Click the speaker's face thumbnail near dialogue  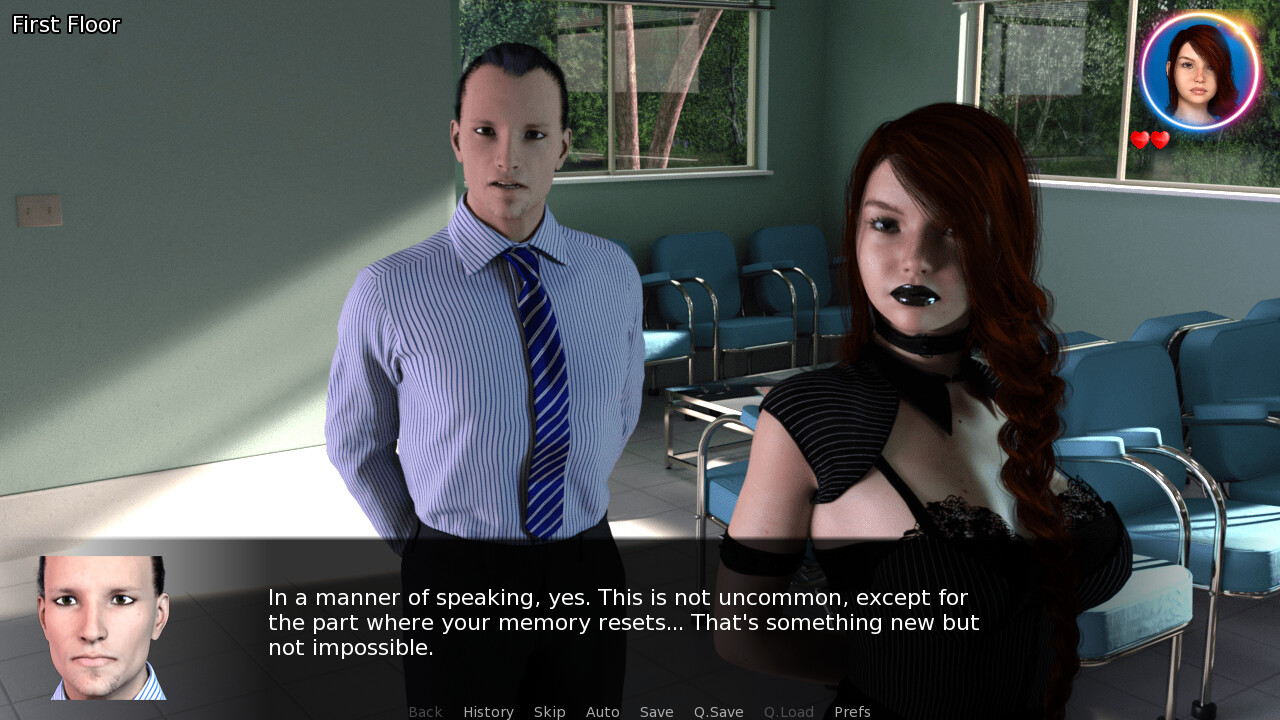point(102,627)
